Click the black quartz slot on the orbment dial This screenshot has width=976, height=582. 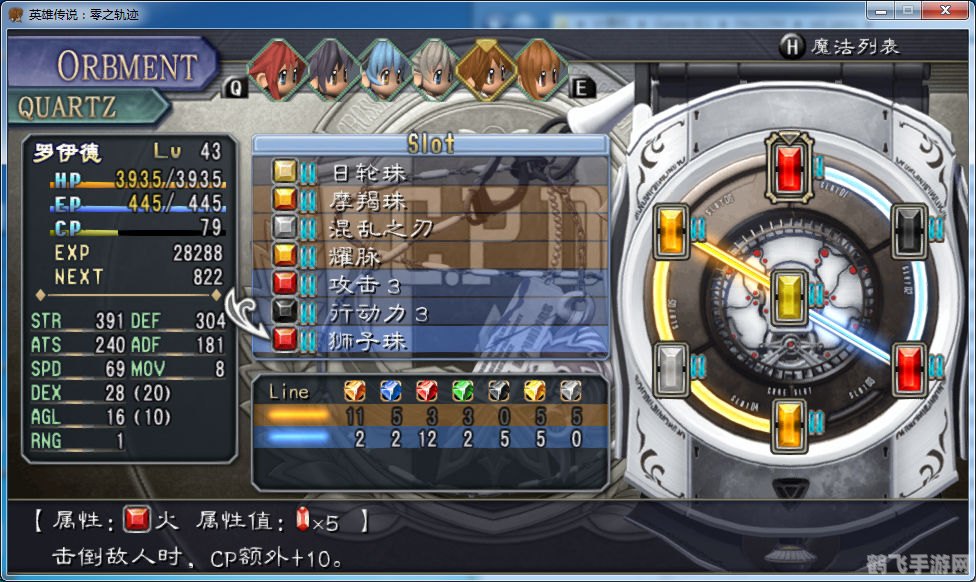click(x=908, y=226)
